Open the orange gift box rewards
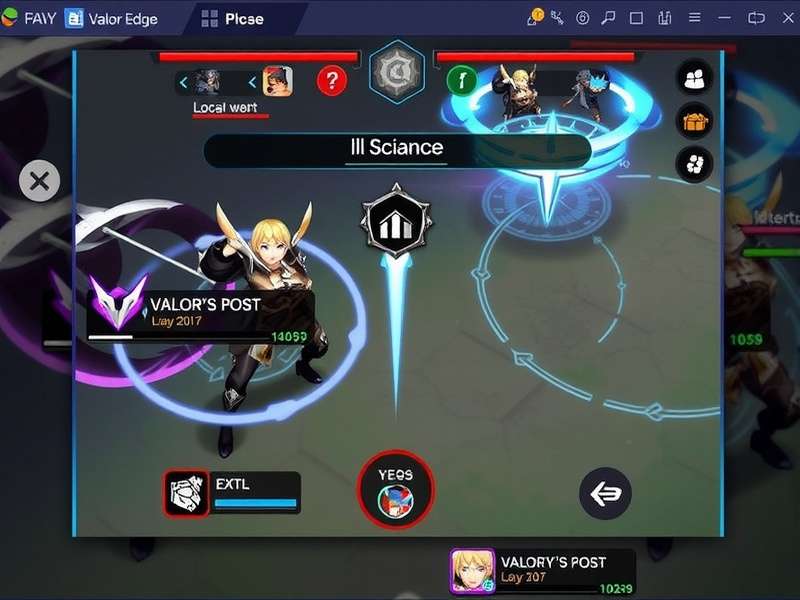 (694, 121)
